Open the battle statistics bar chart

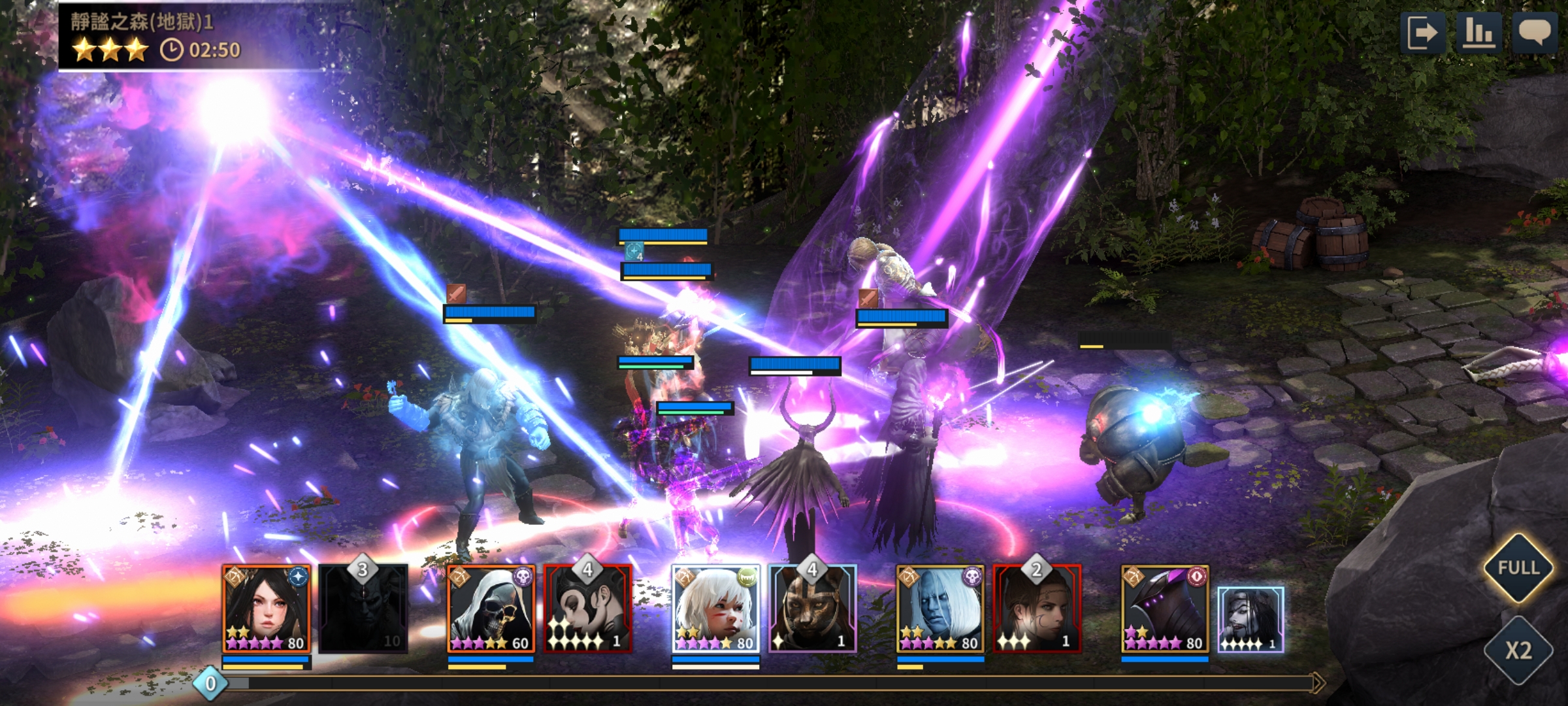click(1478, 33)
